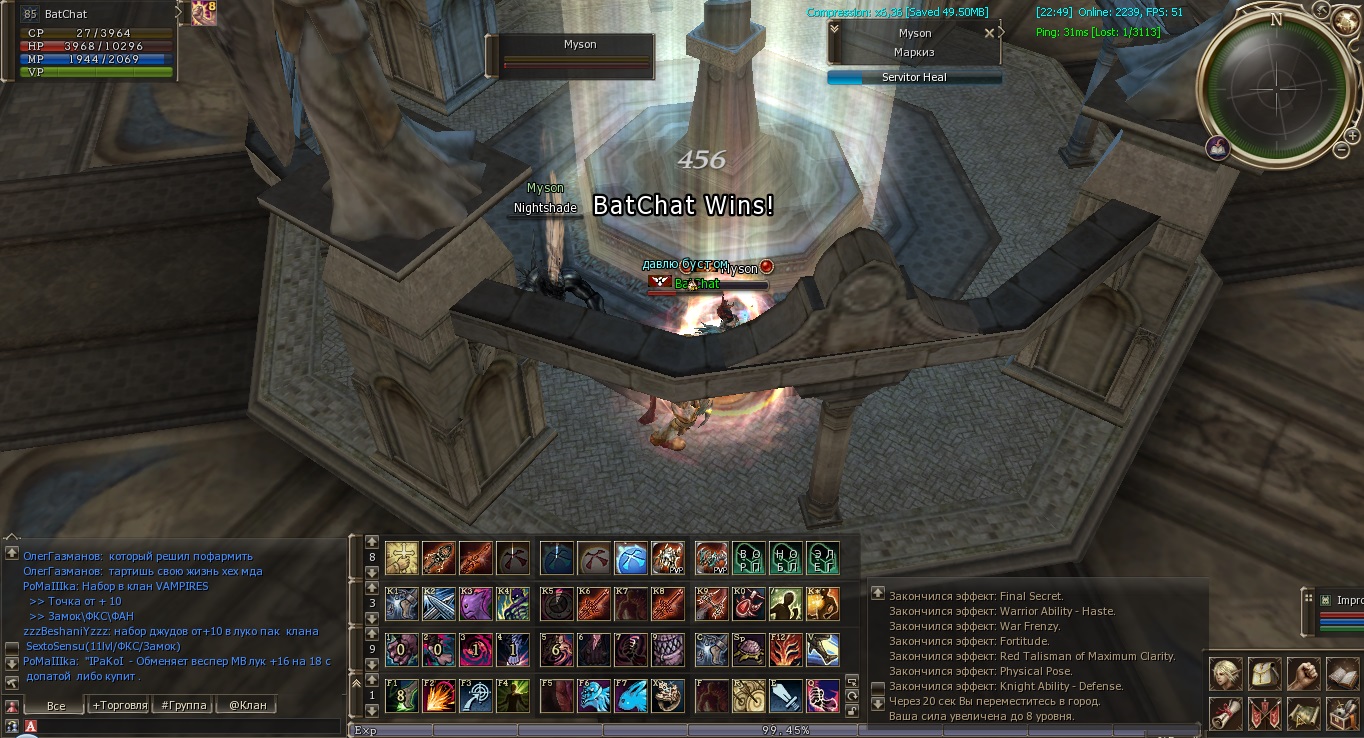Open the world map icon
The height and width of the screenshot is (738, 1364).
click(1303, 714)
